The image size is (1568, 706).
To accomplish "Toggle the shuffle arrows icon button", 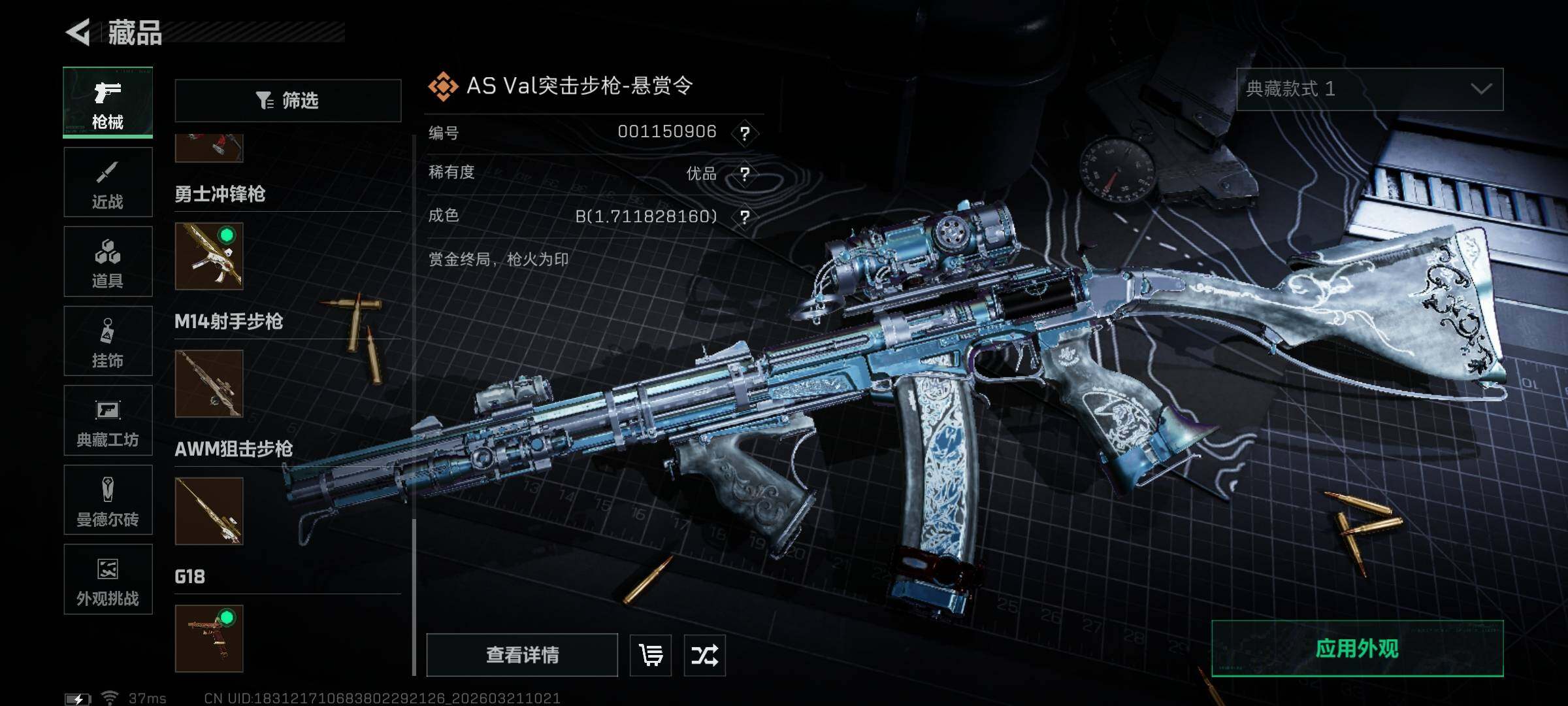I will [704, 654].
